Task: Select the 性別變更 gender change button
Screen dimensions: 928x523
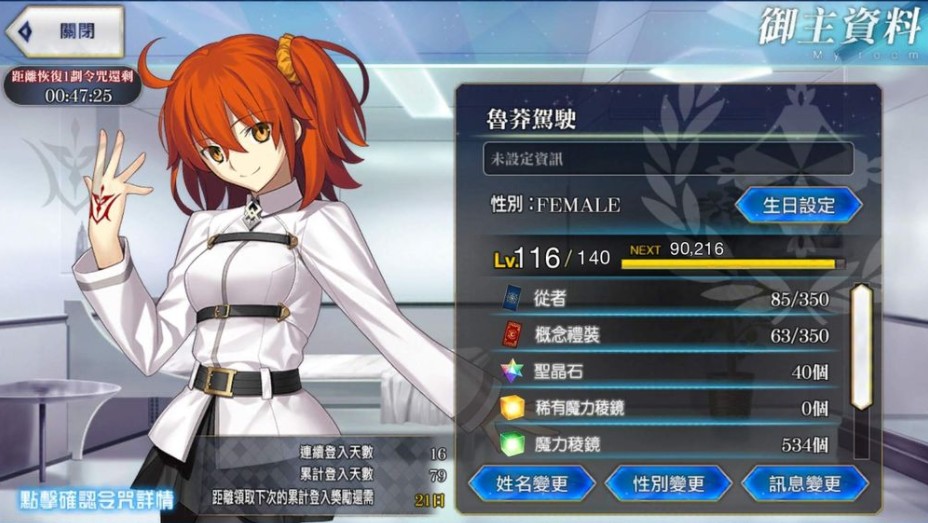Action: 668,484
